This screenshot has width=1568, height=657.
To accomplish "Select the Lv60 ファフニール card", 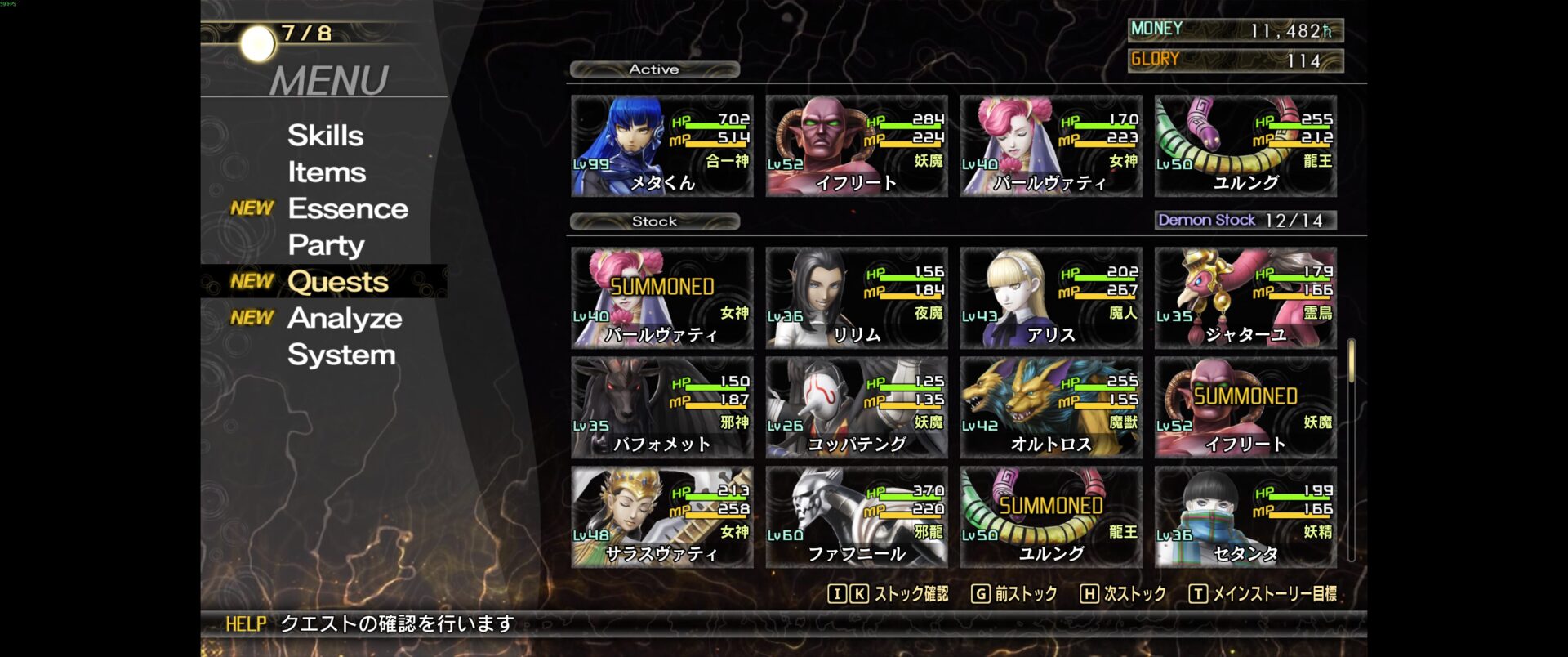I will (856, 517).
